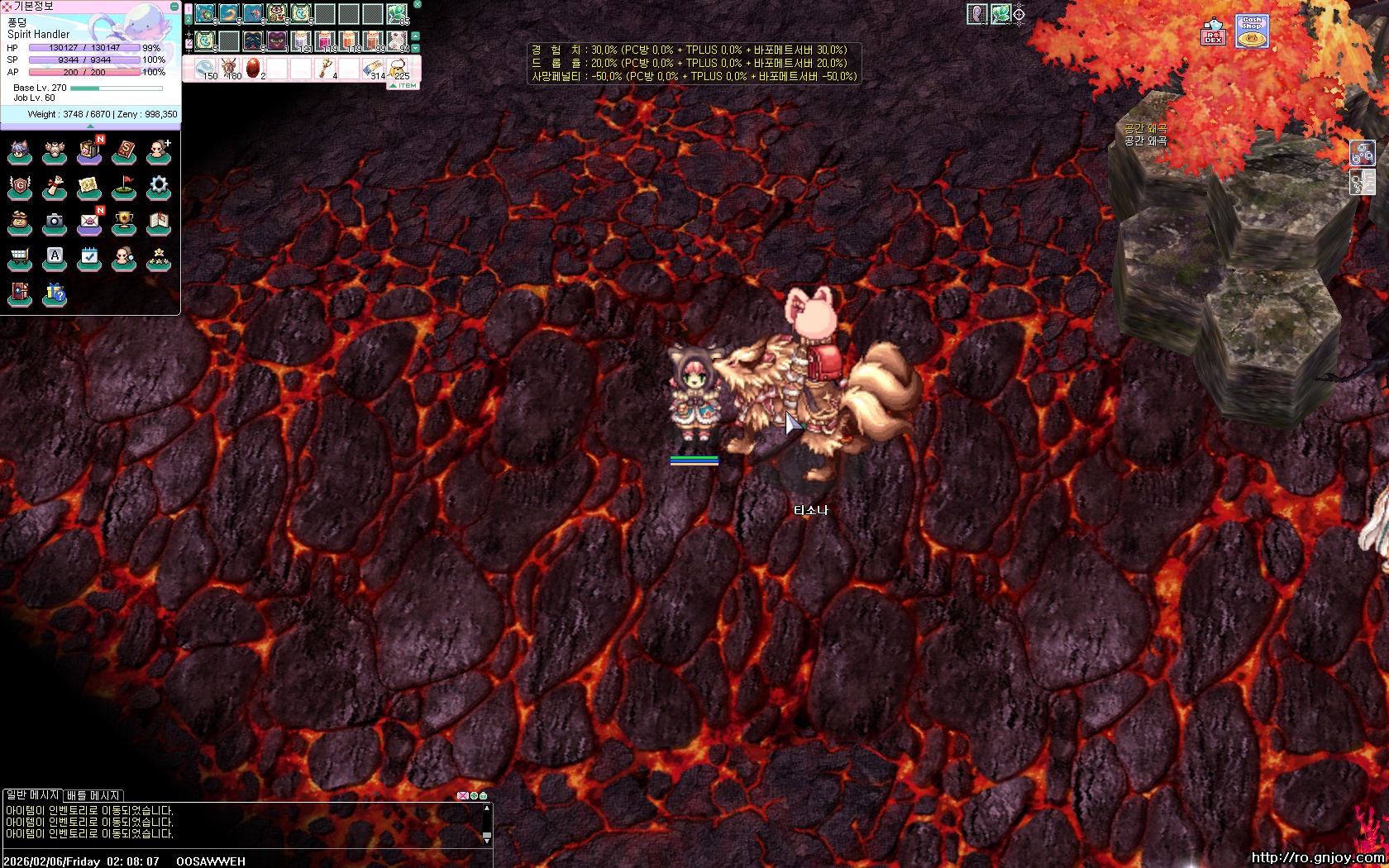Open the red S skill book icon
1389x868 pixels.
[124, 152]
